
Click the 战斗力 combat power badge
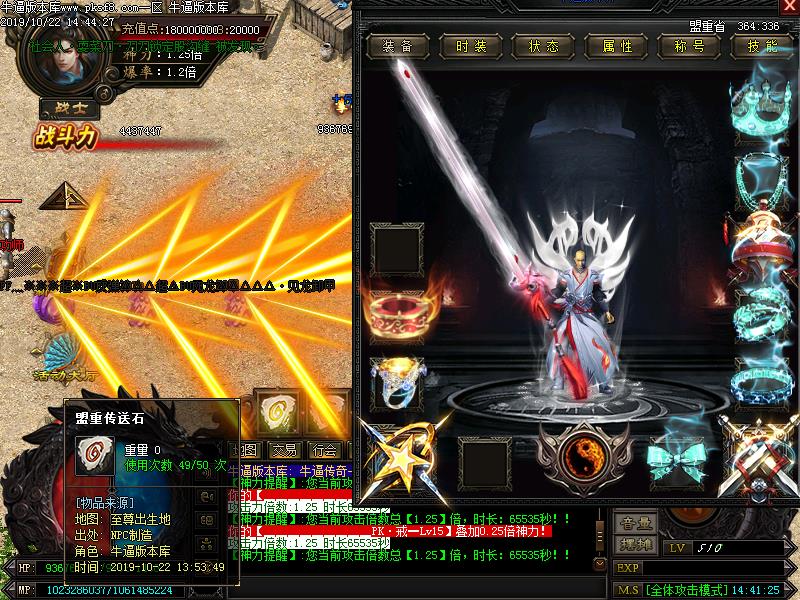pyautogui.click(x=65, y=137)
